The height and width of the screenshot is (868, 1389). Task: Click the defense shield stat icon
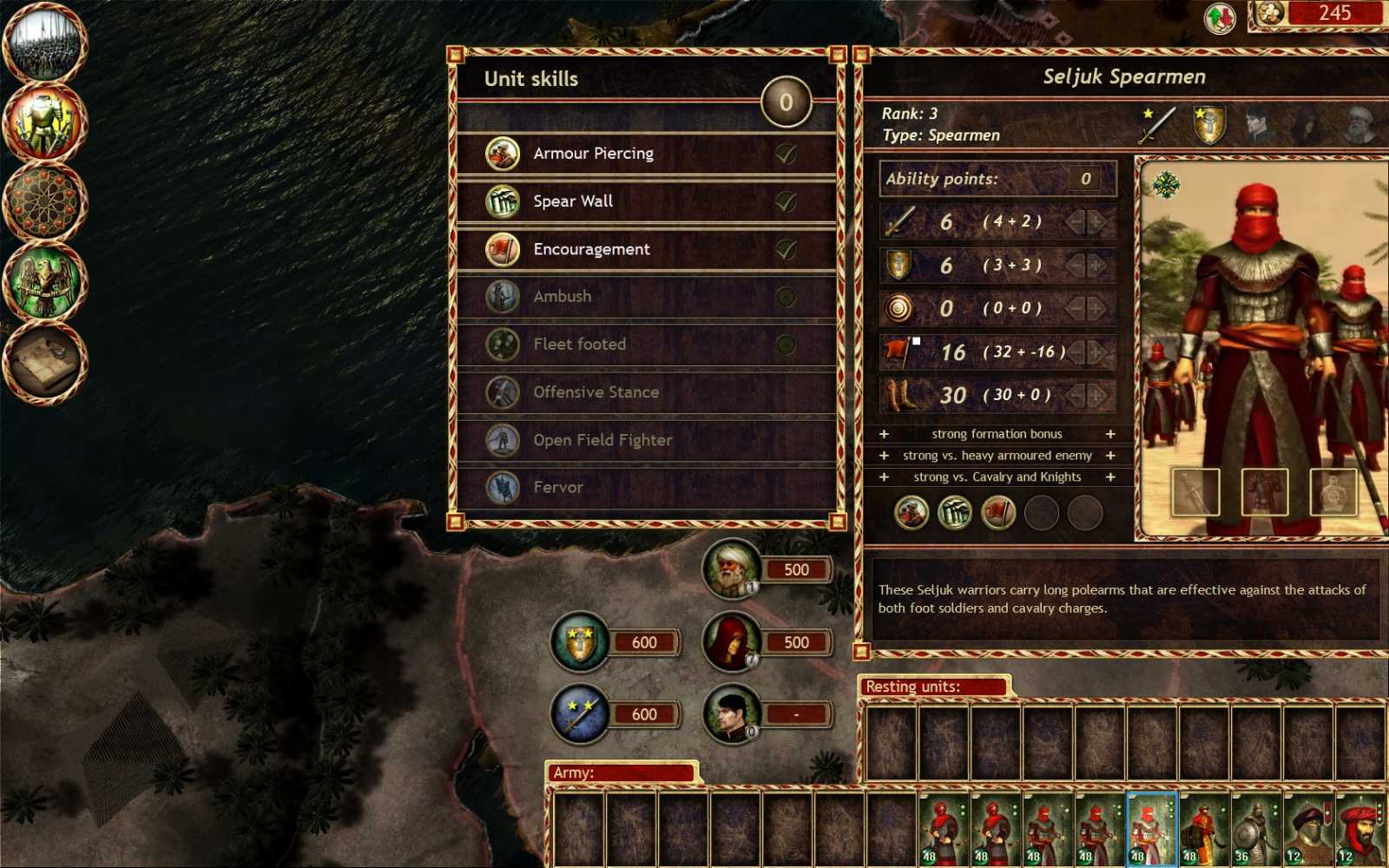pos(899,266)
